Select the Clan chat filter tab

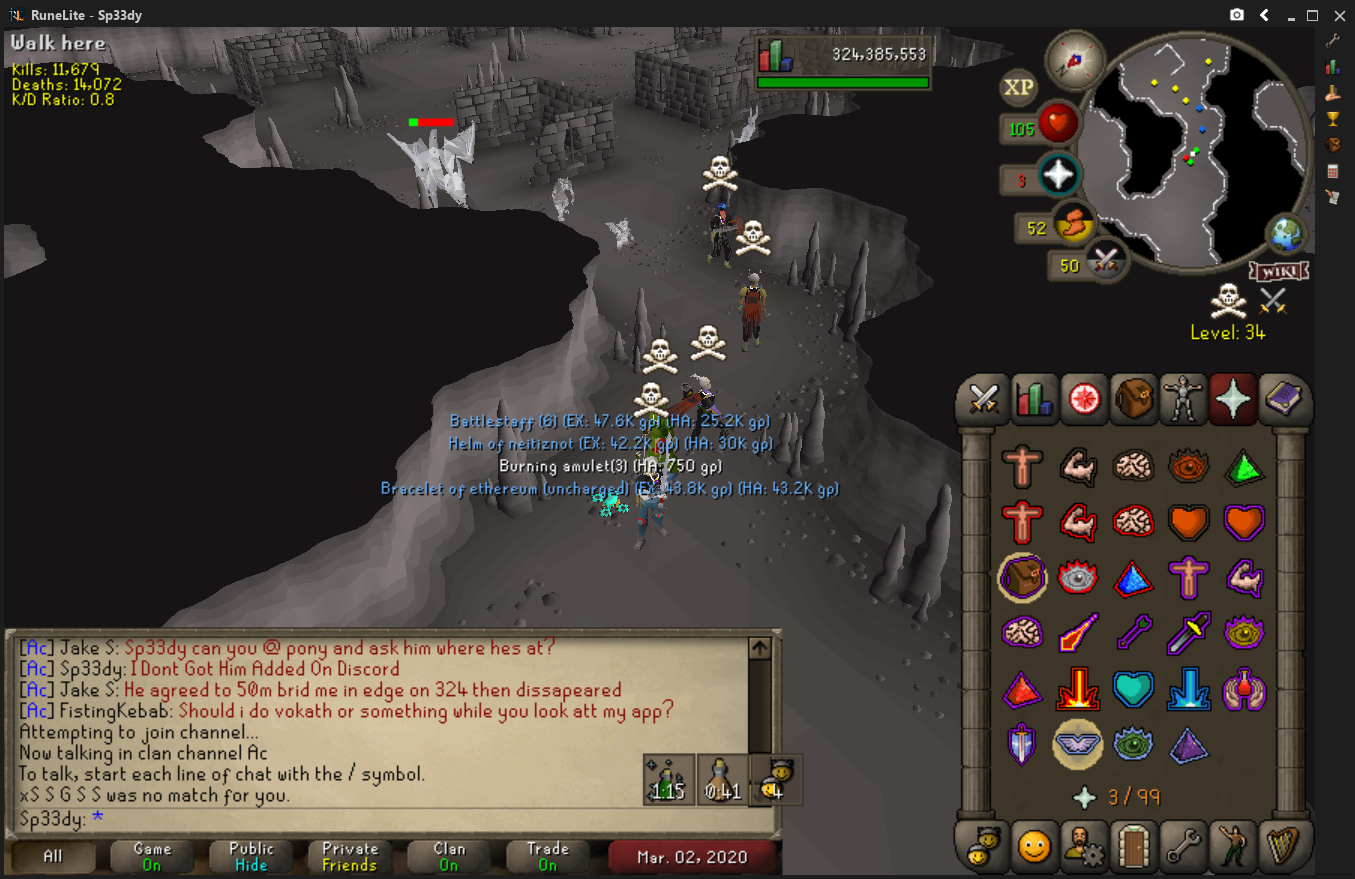point(449,856)
